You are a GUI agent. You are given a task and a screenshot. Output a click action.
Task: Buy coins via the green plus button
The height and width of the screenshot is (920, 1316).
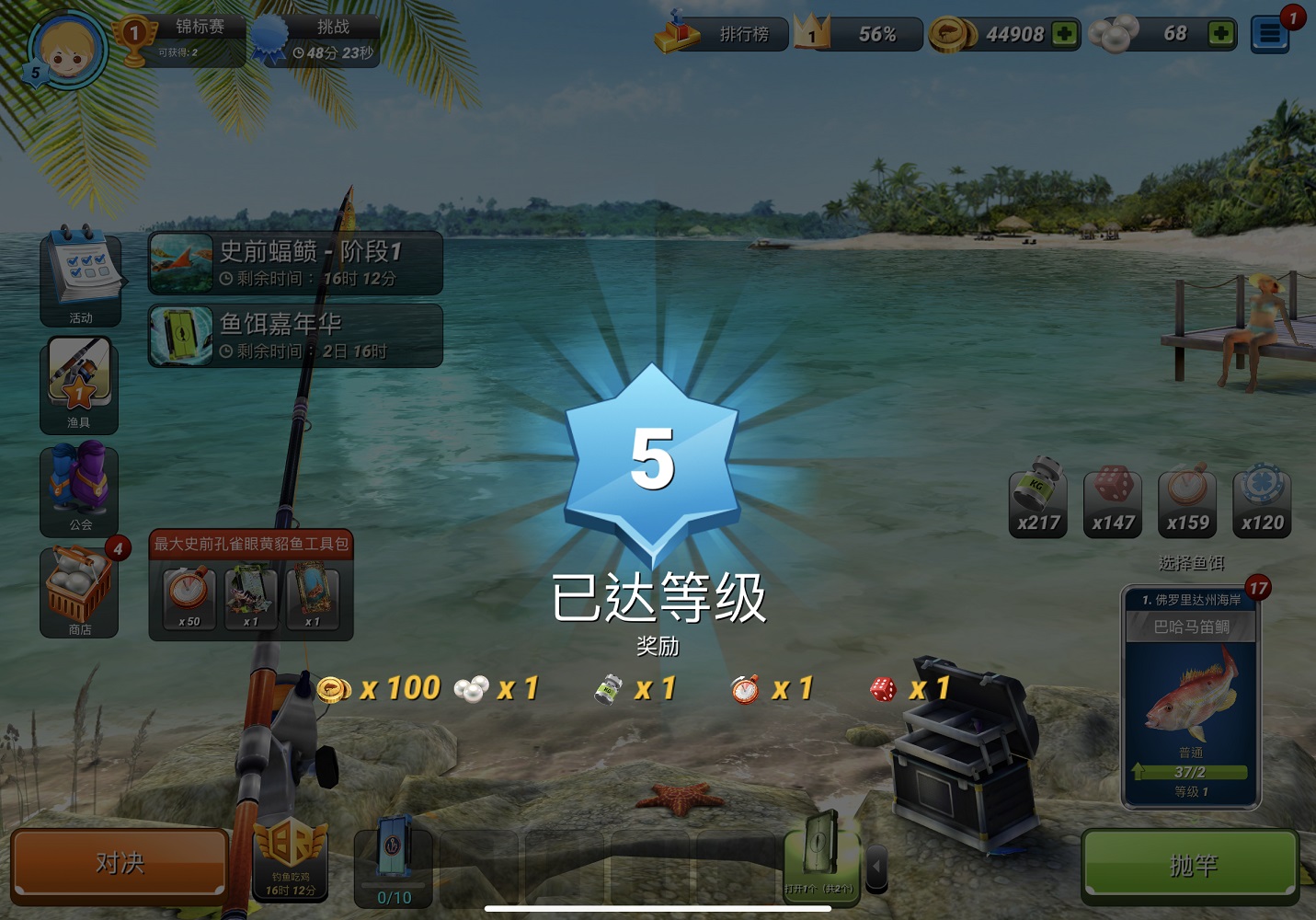pos(1062,33)
